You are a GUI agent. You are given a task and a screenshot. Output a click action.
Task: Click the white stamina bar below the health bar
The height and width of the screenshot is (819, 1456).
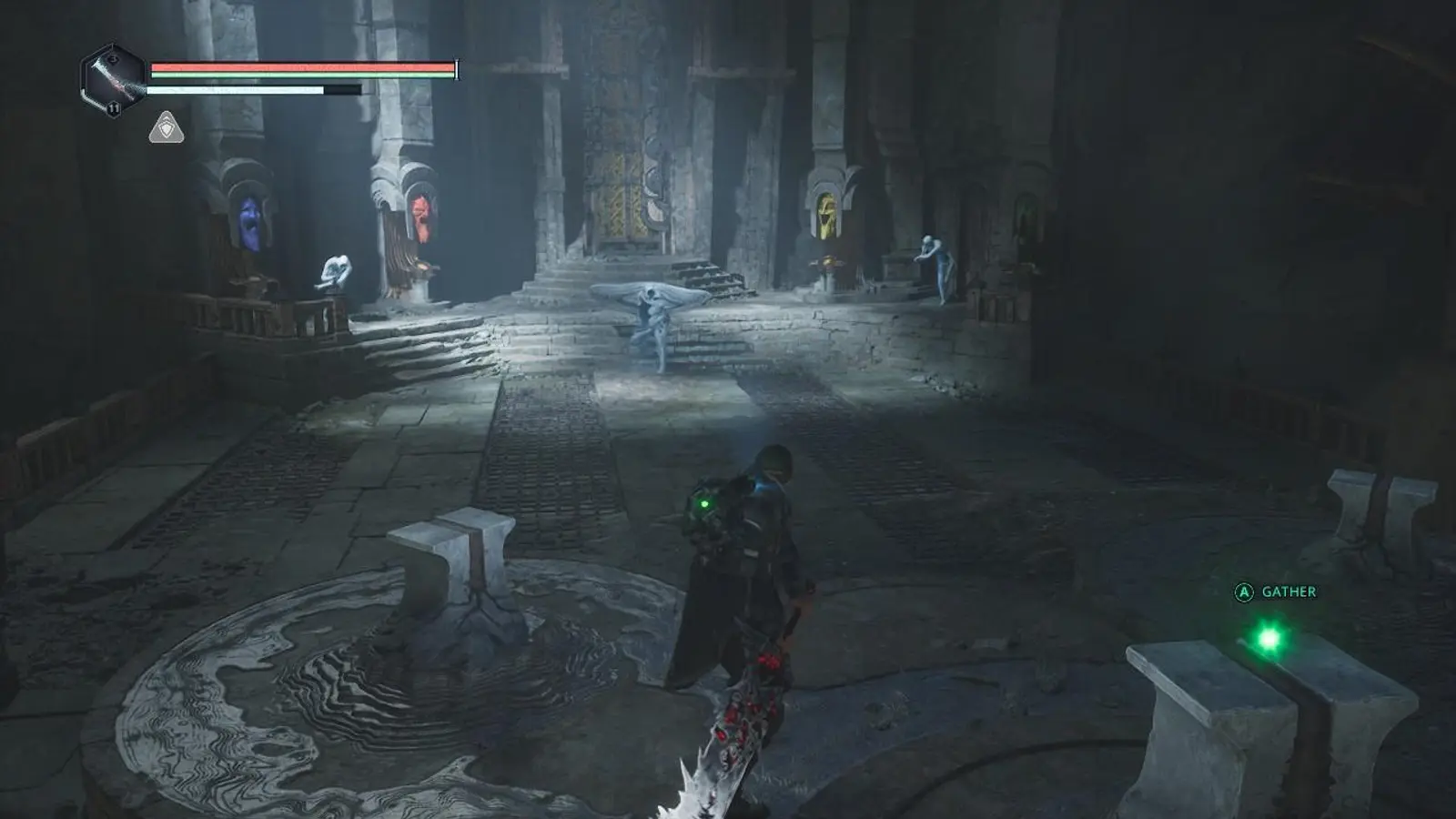(237, 89)
